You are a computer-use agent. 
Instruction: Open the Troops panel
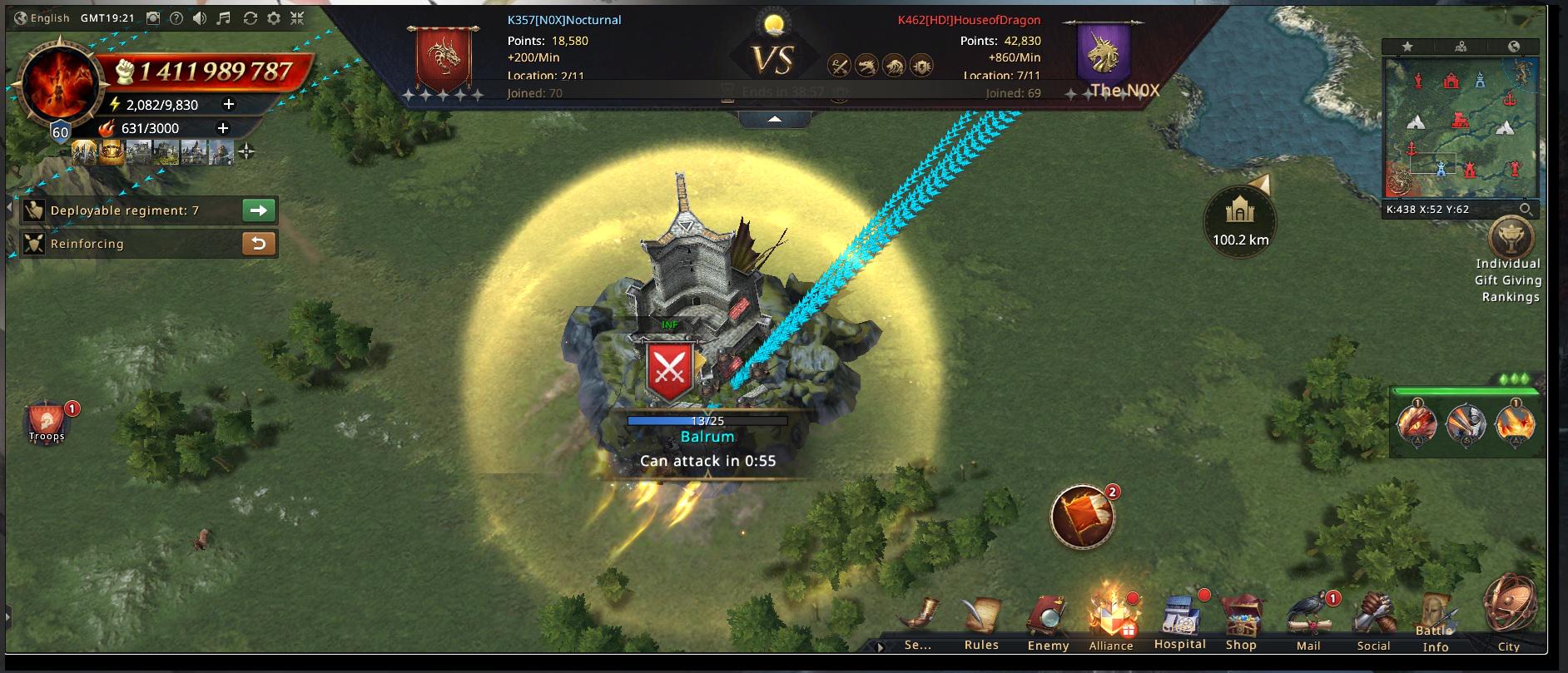click(x=47, y=423)
